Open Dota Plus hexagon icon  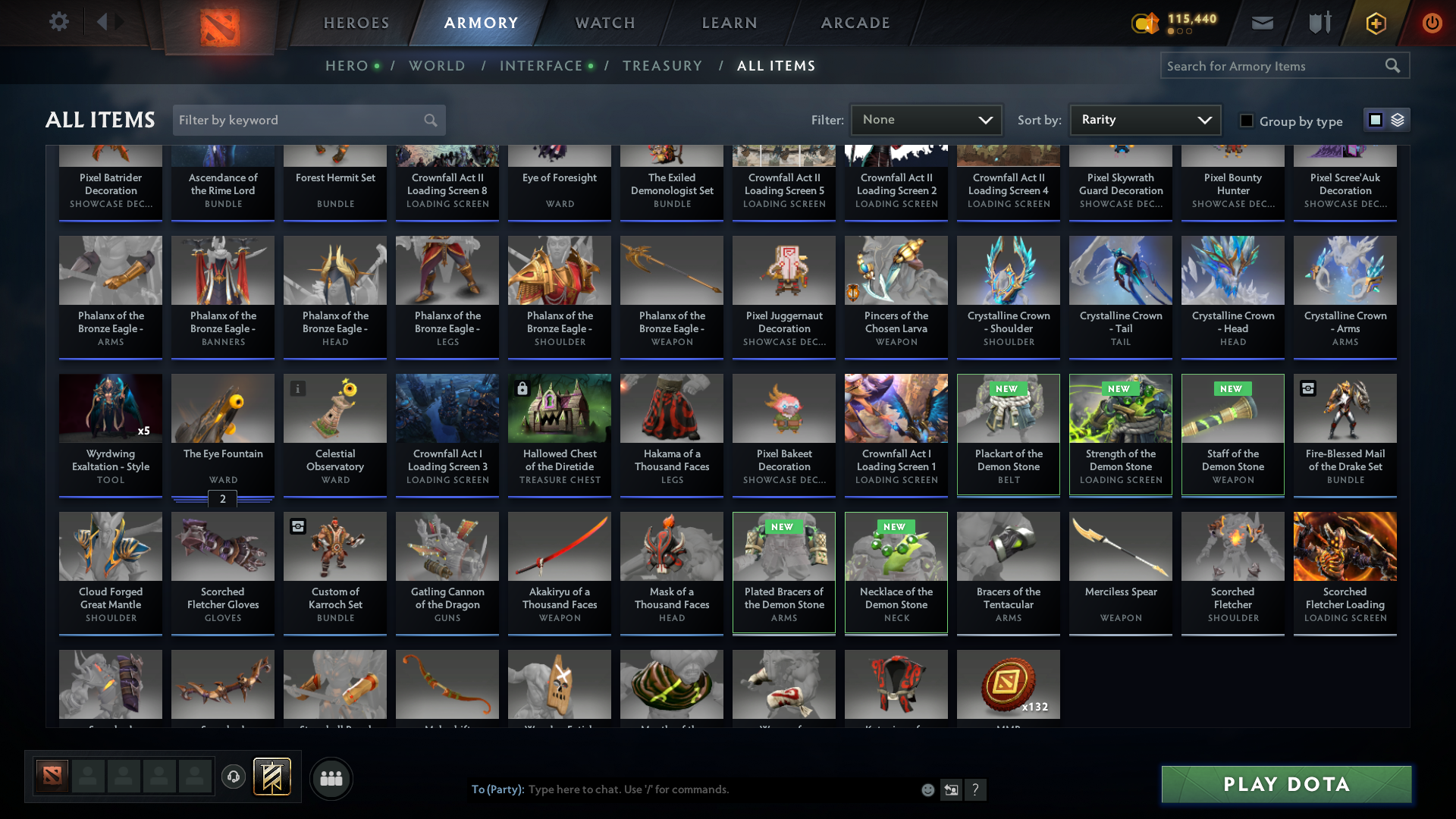coord(1375,23)
